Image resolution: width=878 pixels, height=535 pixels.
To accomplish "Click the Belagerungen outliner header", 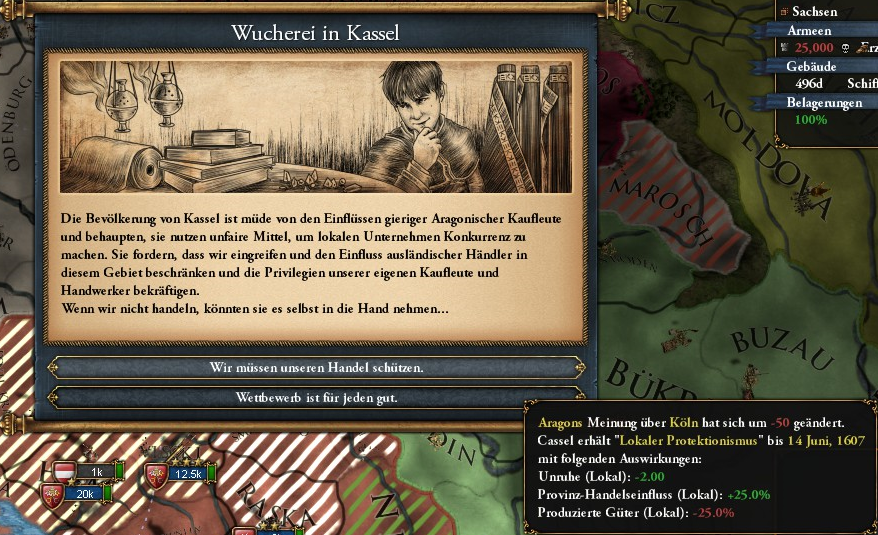I will (x=825, y=102).
